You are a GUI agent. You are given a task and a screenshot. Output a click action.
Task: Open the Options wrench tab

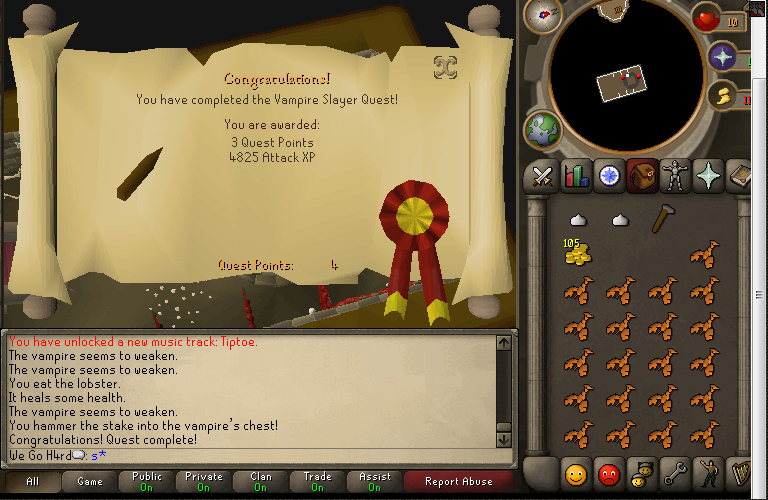point(676,472)
